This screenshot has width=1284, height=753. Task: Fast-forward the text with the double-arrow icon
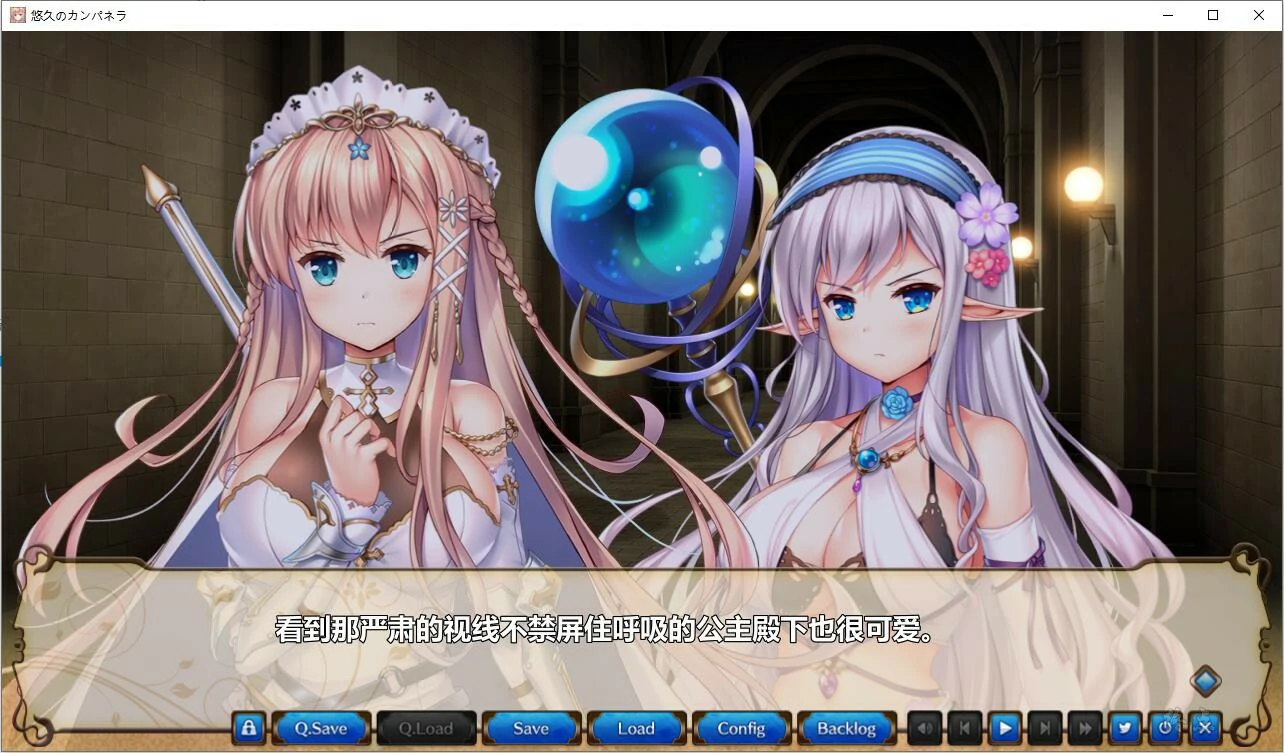pos(1085,728)
